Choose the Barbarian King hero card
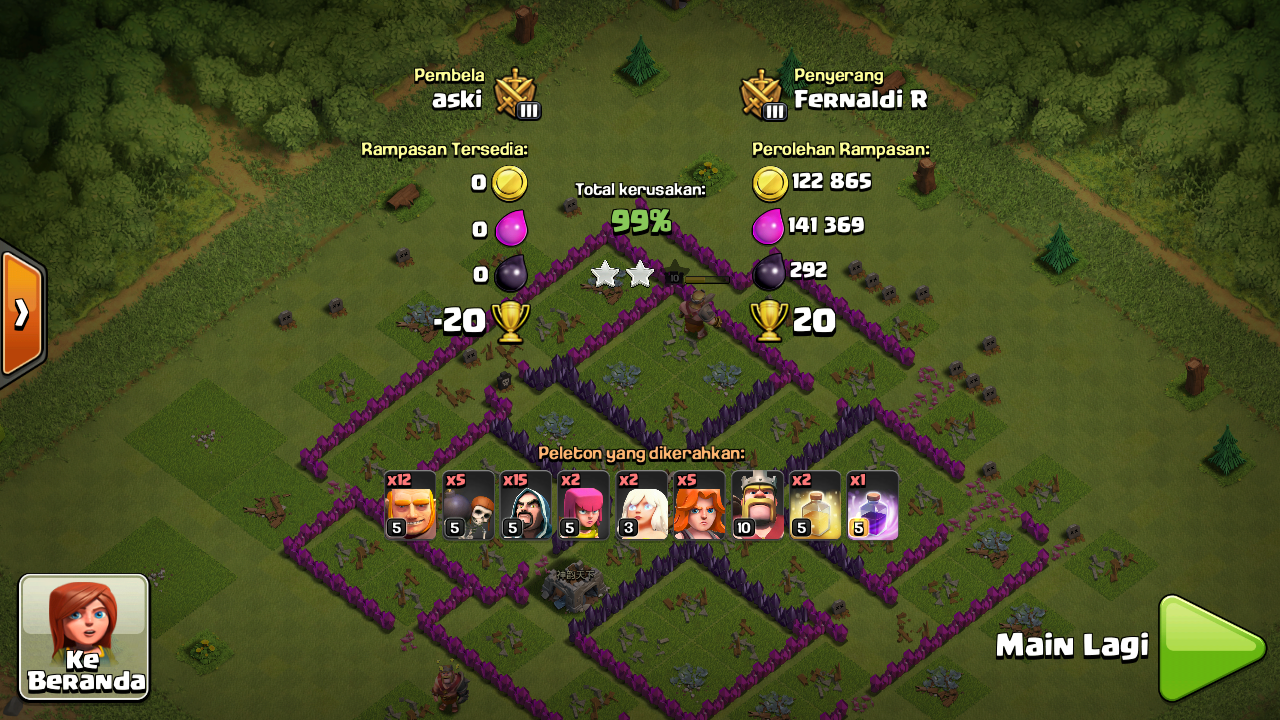 click(x=757, y=505)
